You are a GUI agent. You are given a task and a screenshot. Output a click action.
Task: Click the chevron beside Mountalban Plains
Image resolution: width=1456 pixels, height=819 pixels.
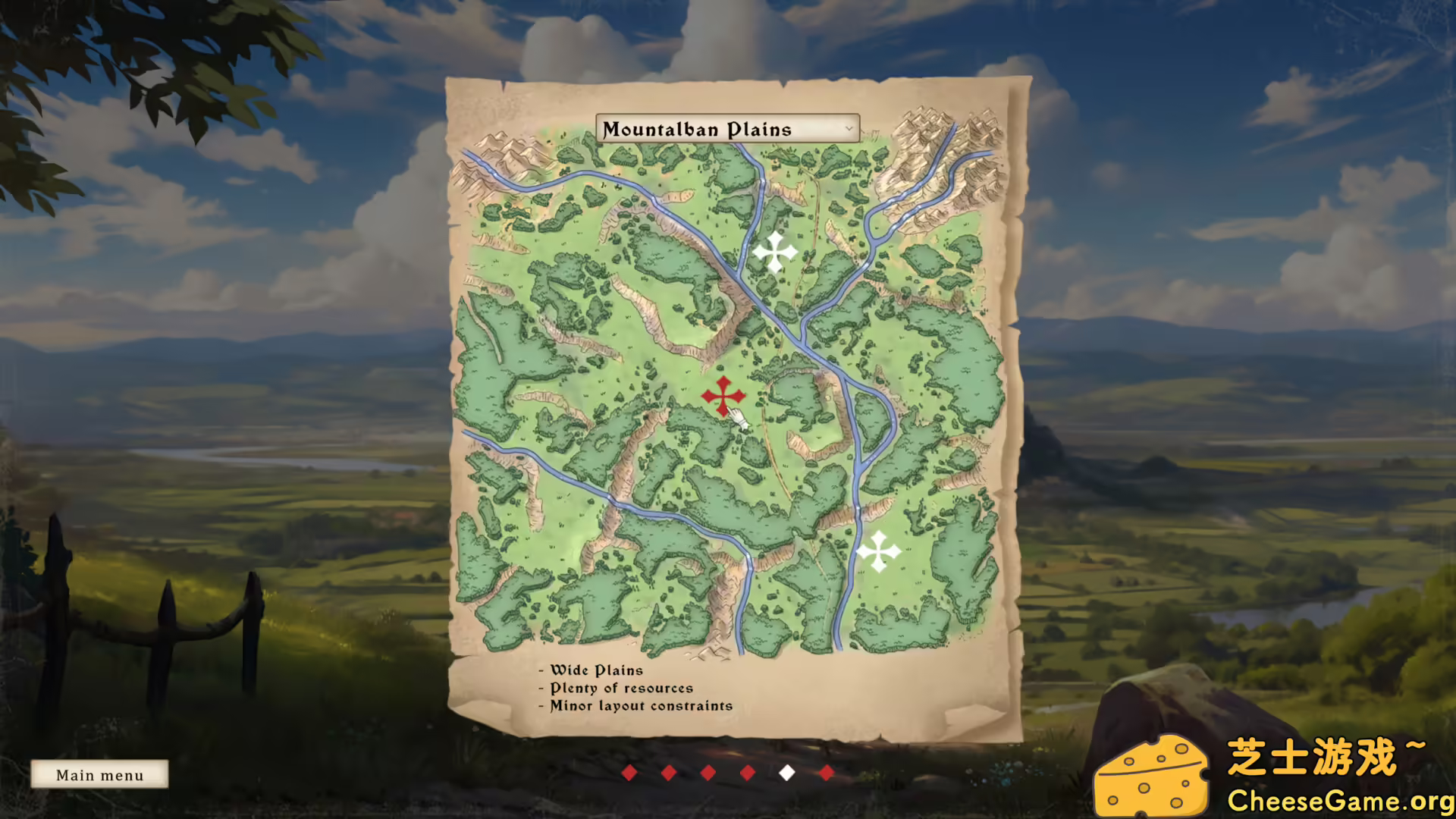point(848,129)
